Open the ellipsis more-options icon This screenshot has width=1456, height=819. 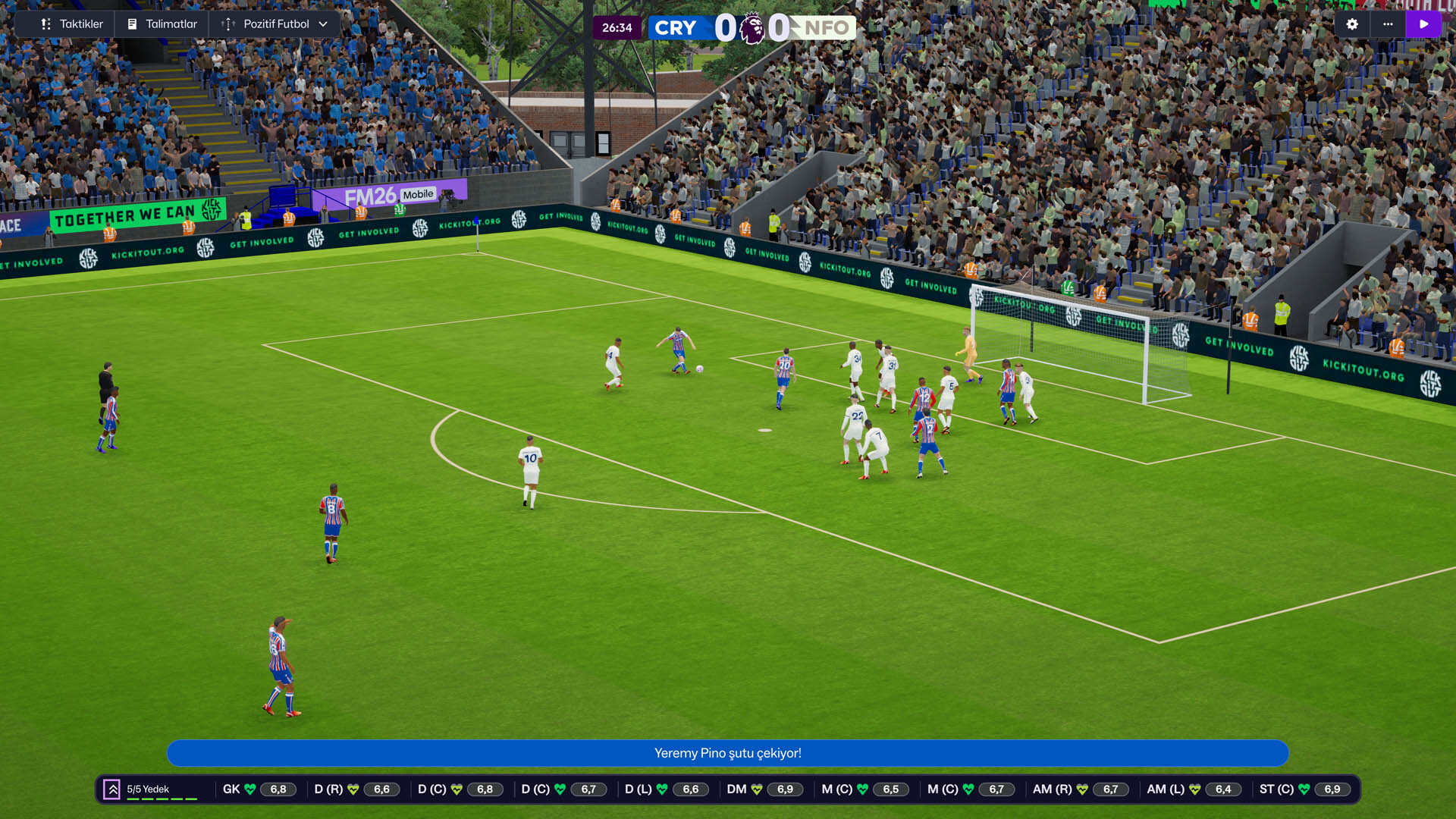point(1389,24)
